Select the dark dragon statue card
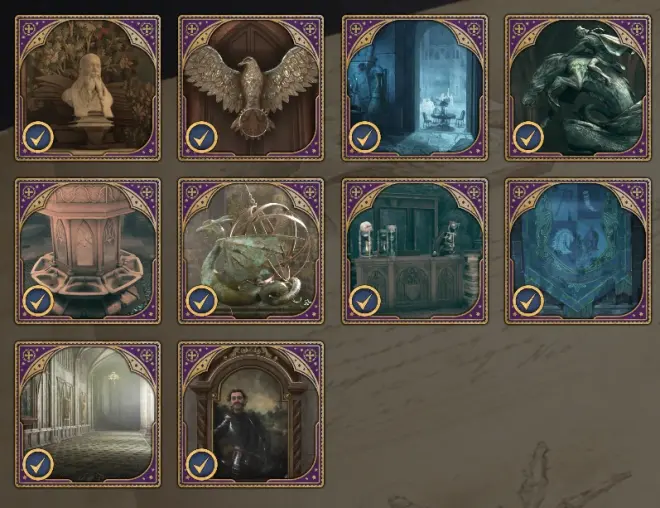660x508 pixels. point(577,87)
